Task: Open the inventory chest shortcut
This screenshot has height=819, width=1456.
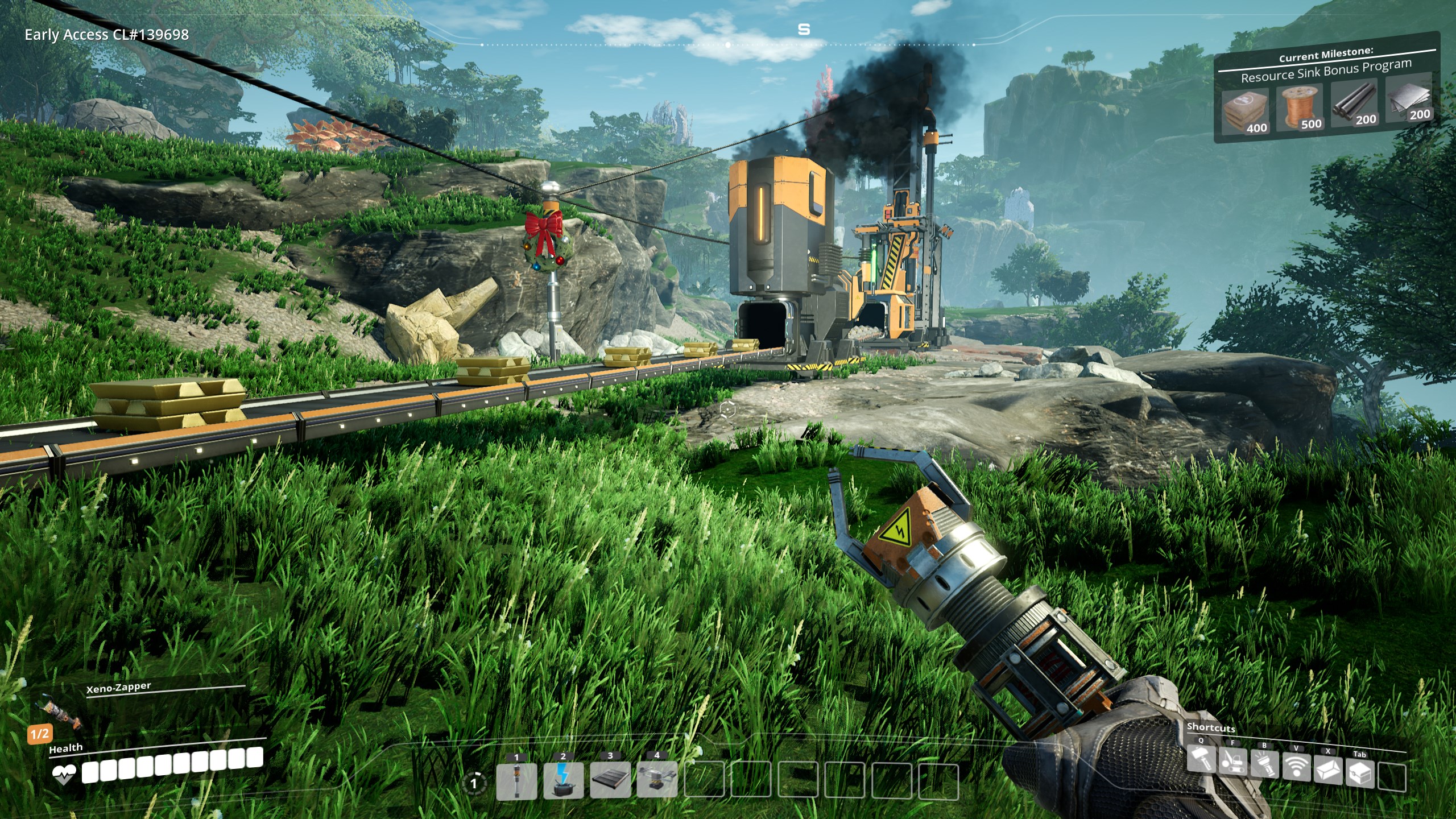Action: point(1360,773)
